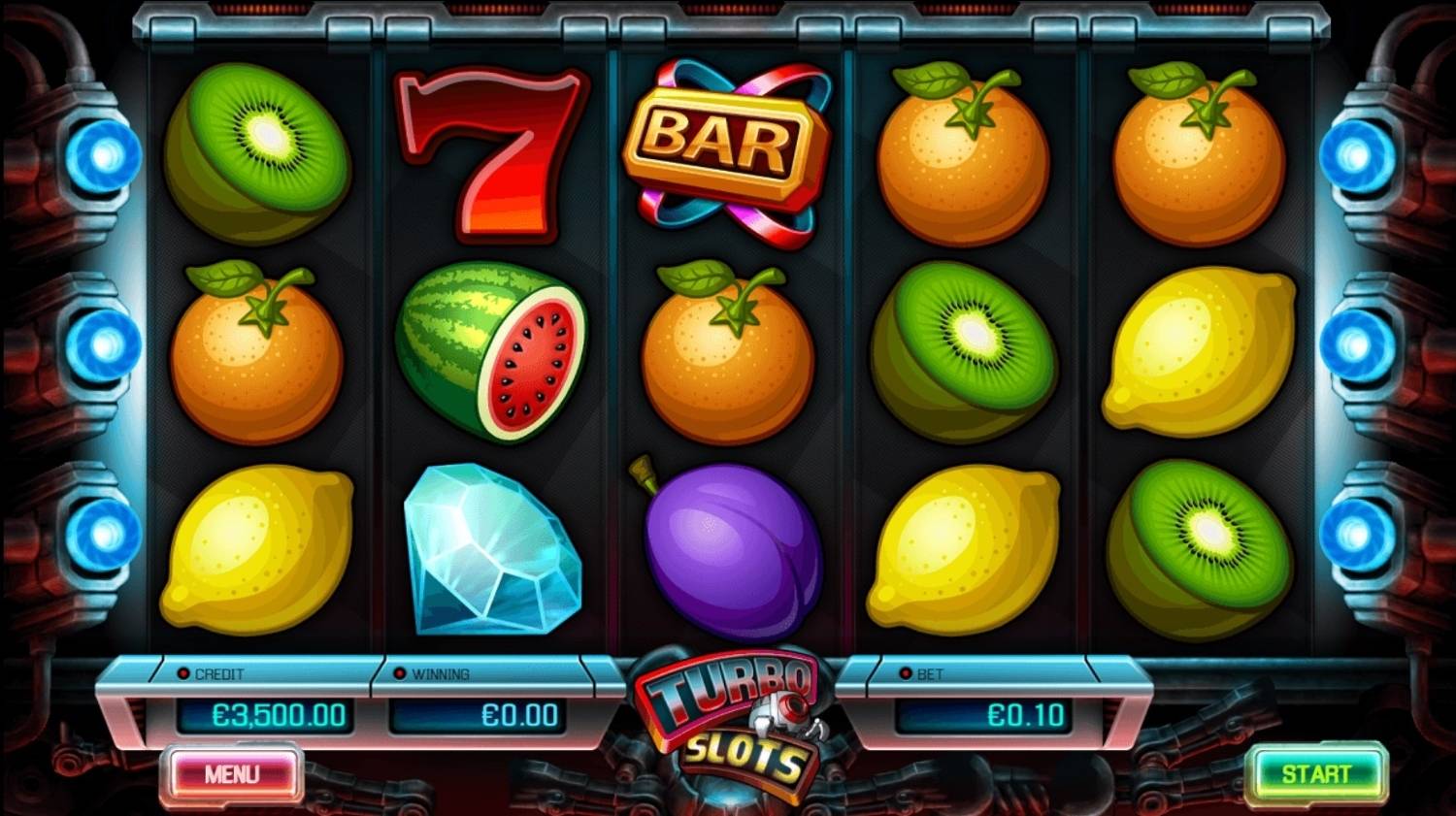Select the orange symbol on the fifth reel

(1194, 155)
